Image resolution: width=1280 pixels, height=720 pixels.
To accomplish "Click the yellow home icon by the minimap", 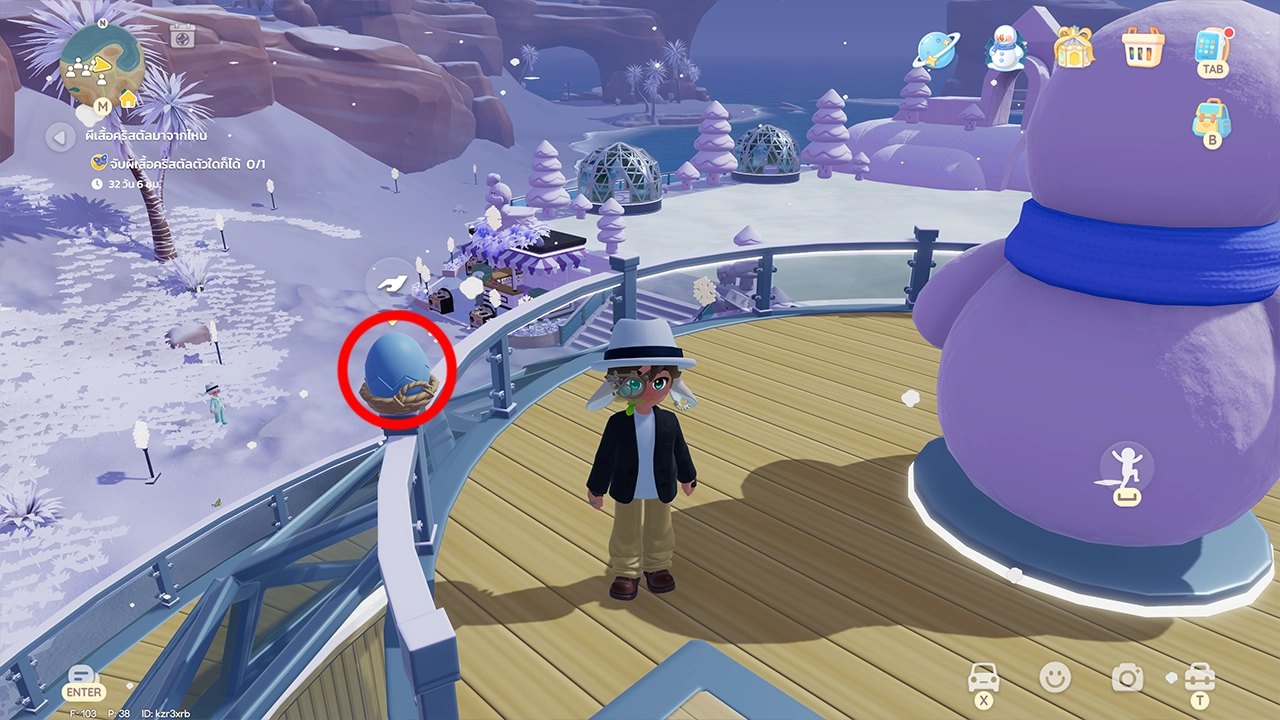I will coord(128,99).
